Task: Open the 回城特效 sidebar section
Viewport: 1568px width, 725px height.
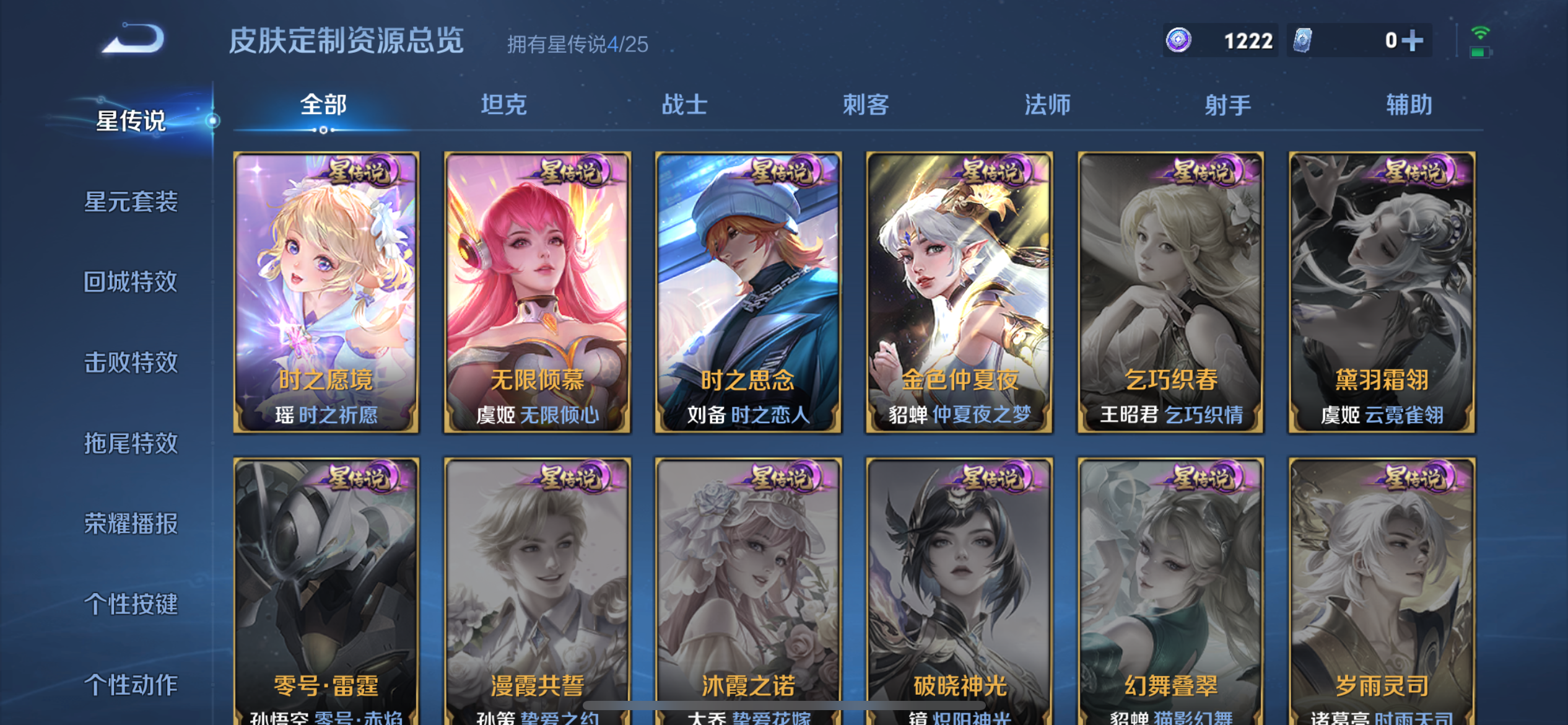Action: tap(129, 282)
